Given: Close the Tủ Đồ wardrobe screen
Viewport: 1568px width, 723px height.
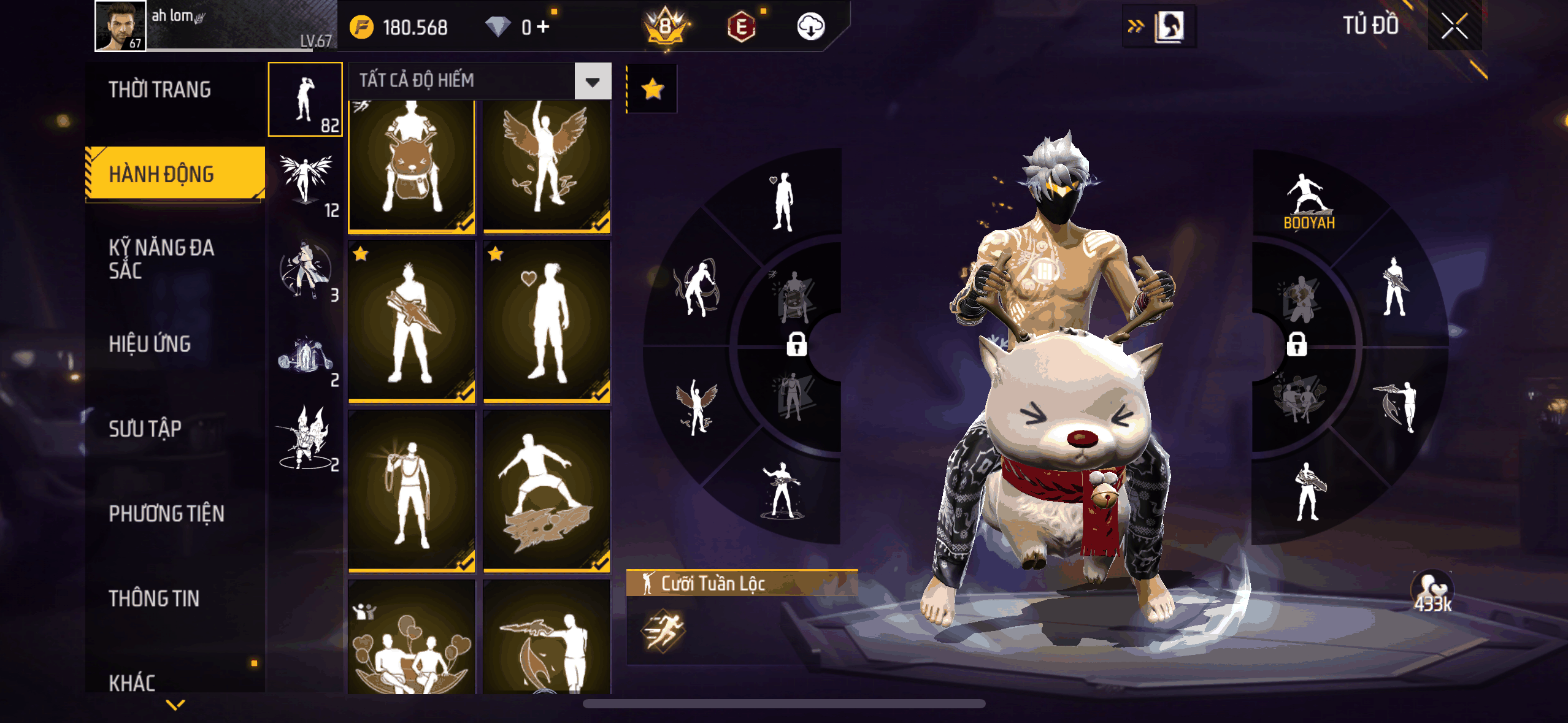Looking at the screenshot, I should click(1454, 26).
